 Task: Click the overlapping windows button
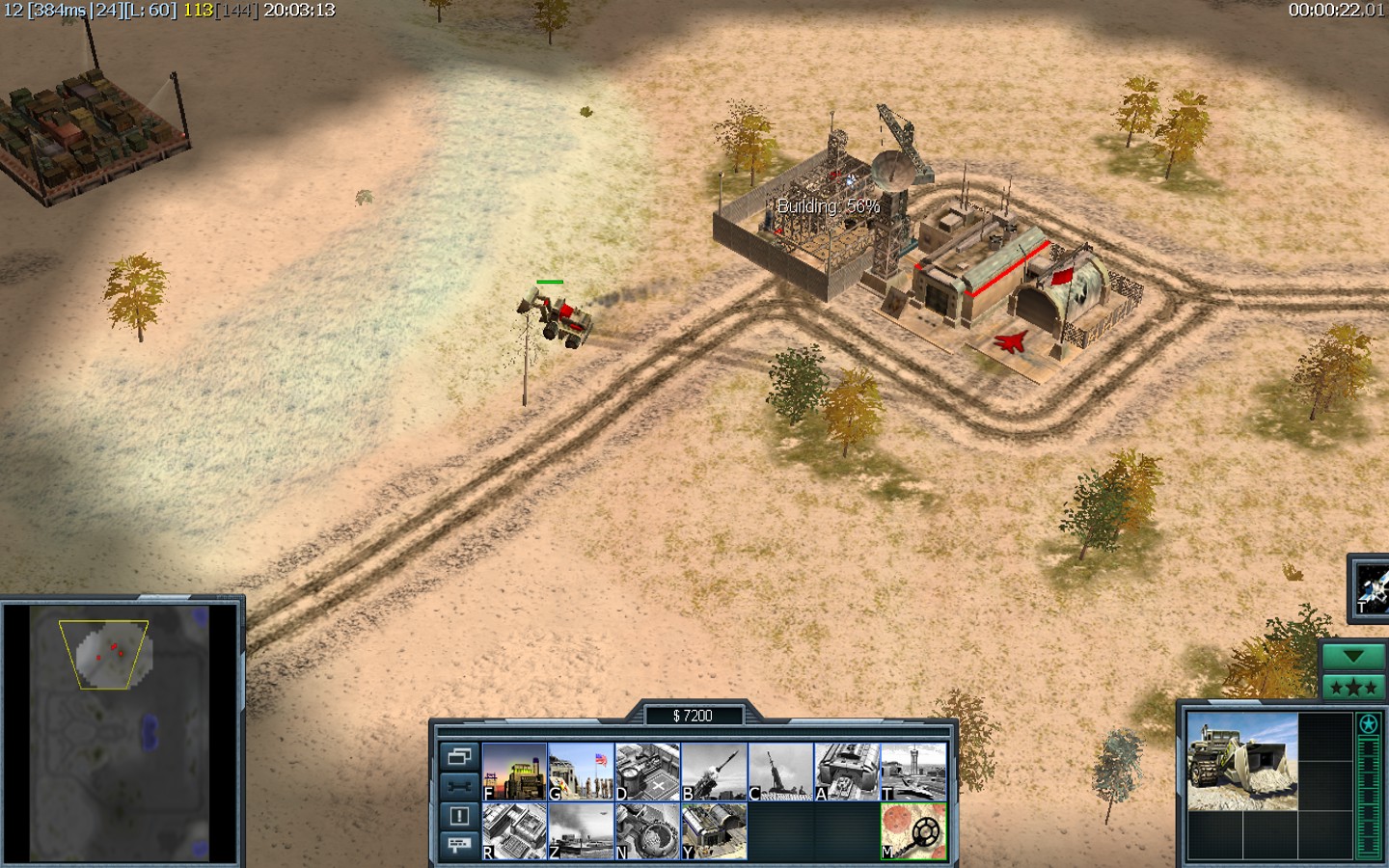[x=458, y=756]
